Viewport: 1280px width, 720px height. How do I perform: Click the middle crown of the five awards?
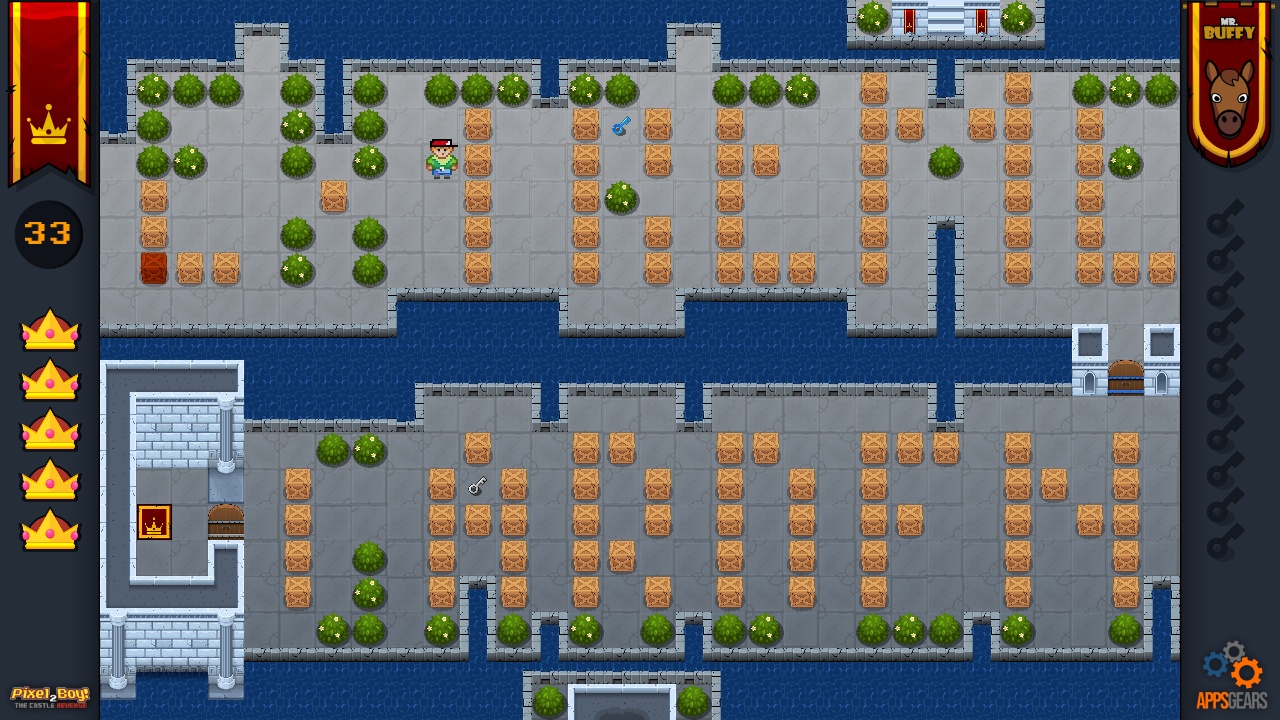[x=48, y=430]
